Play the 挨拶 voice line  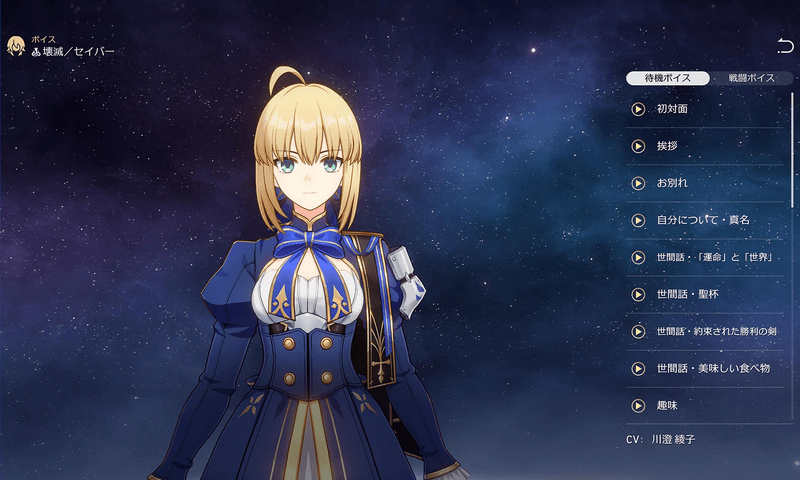point(638,146)
